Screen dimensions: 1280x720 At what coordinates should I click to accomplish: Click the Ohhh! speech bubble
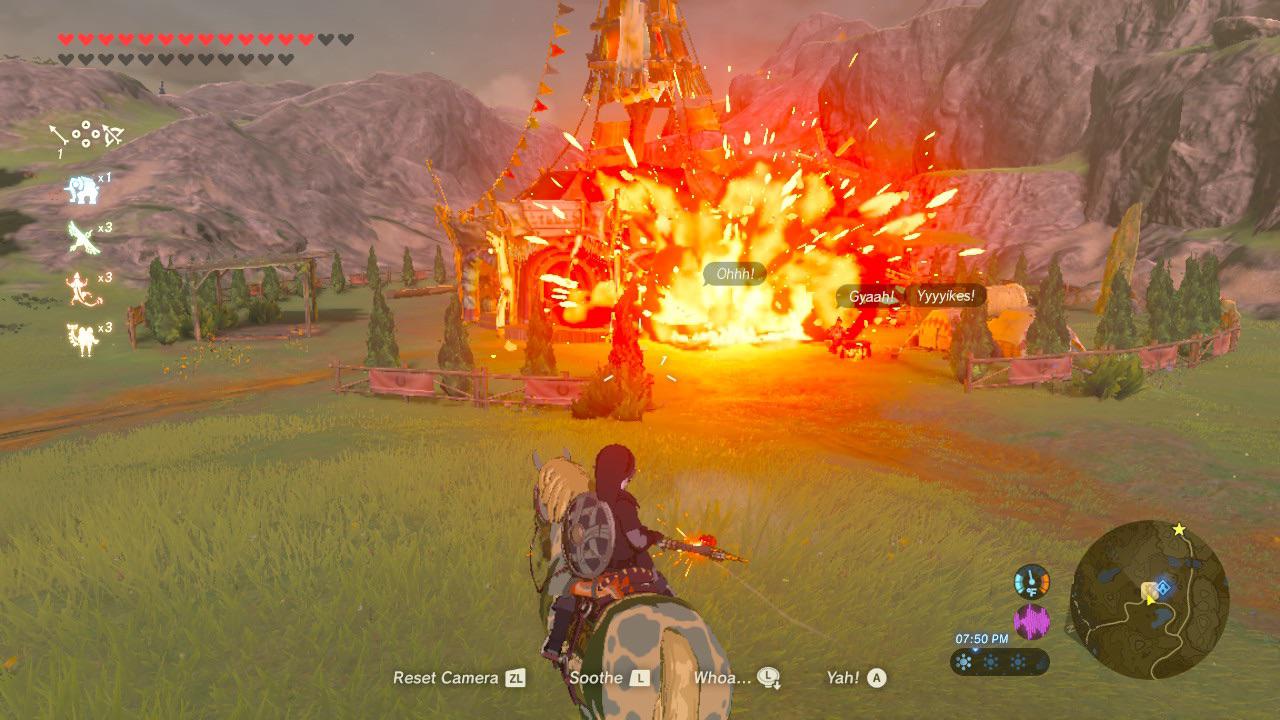735,271
